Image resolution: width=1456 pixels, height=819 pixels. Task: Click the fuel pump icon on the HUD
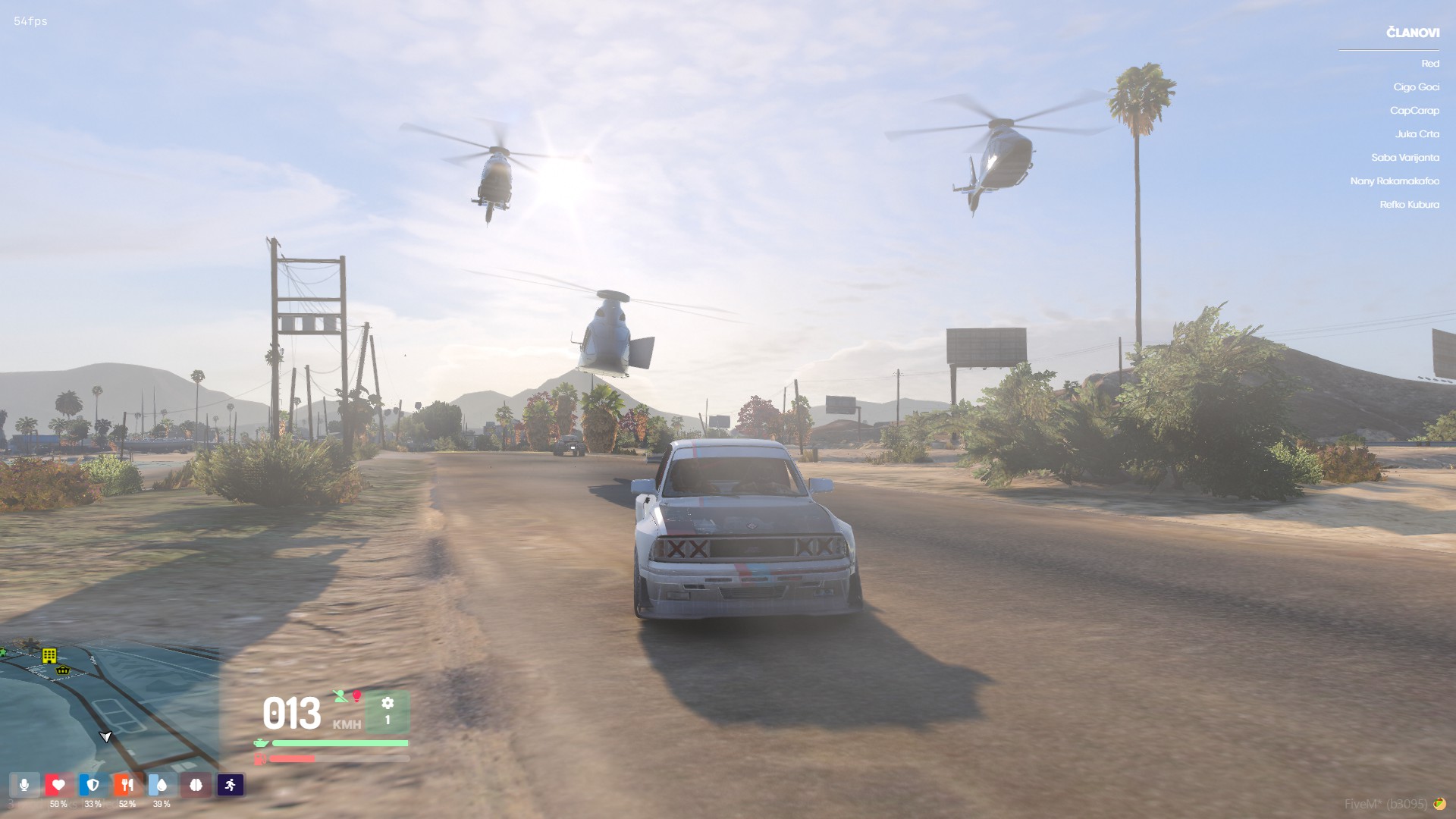[260, 759]
